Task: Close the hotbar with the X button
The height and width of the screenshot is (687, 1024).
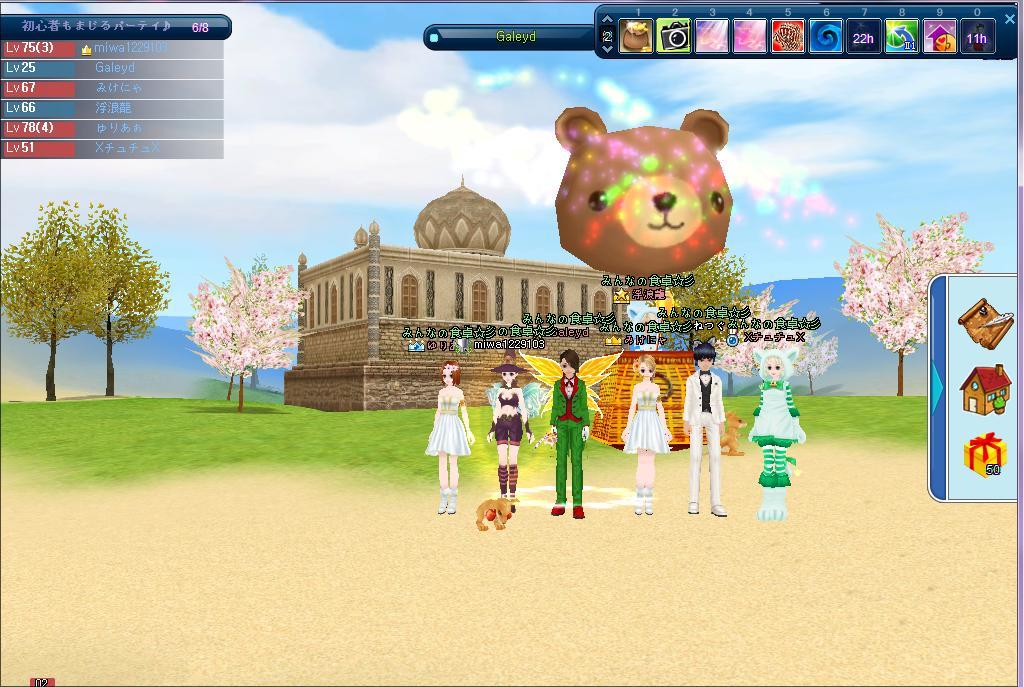Action: (1008, 19)
